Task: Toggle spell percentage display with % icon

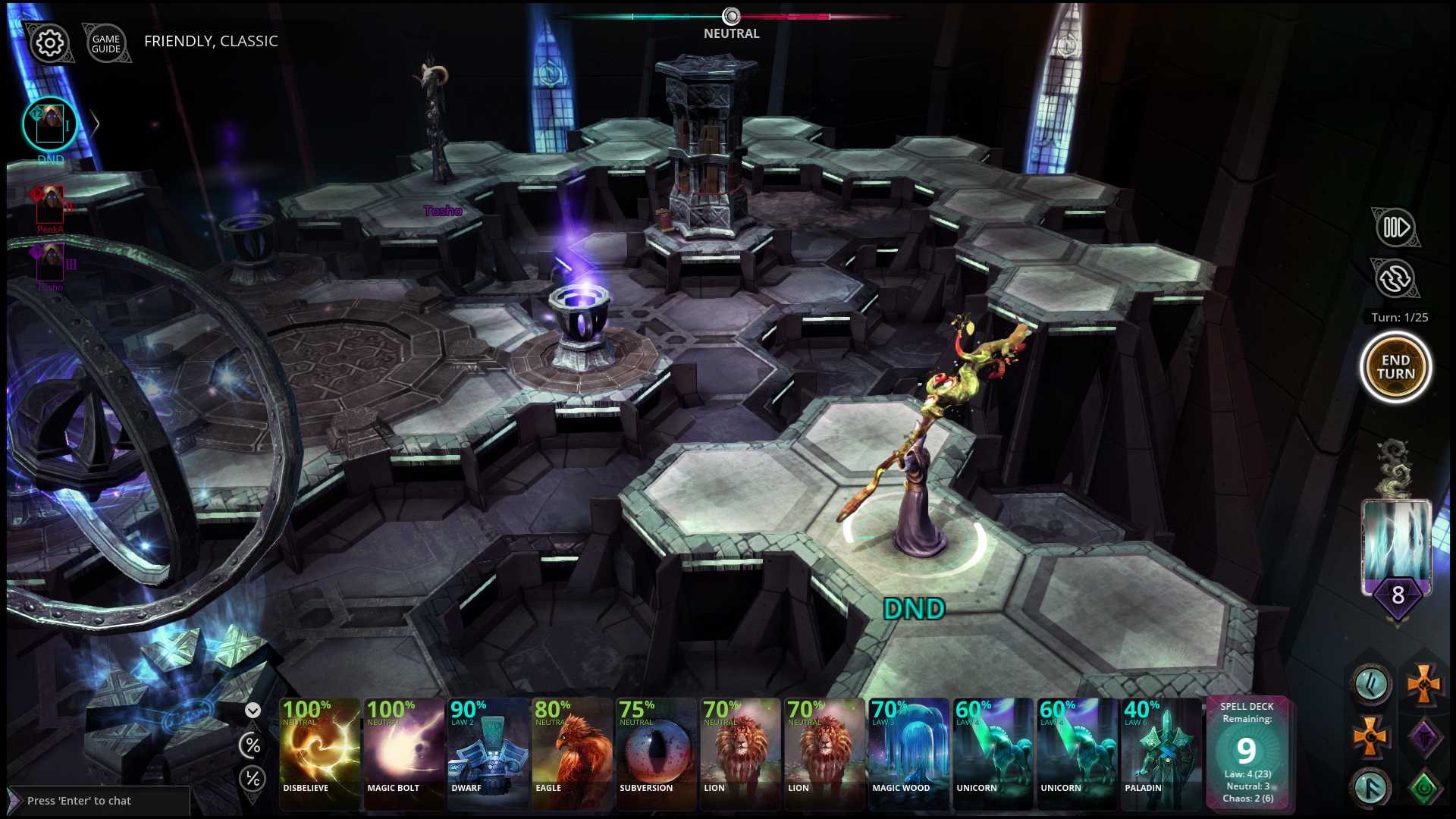Action: 251,746
